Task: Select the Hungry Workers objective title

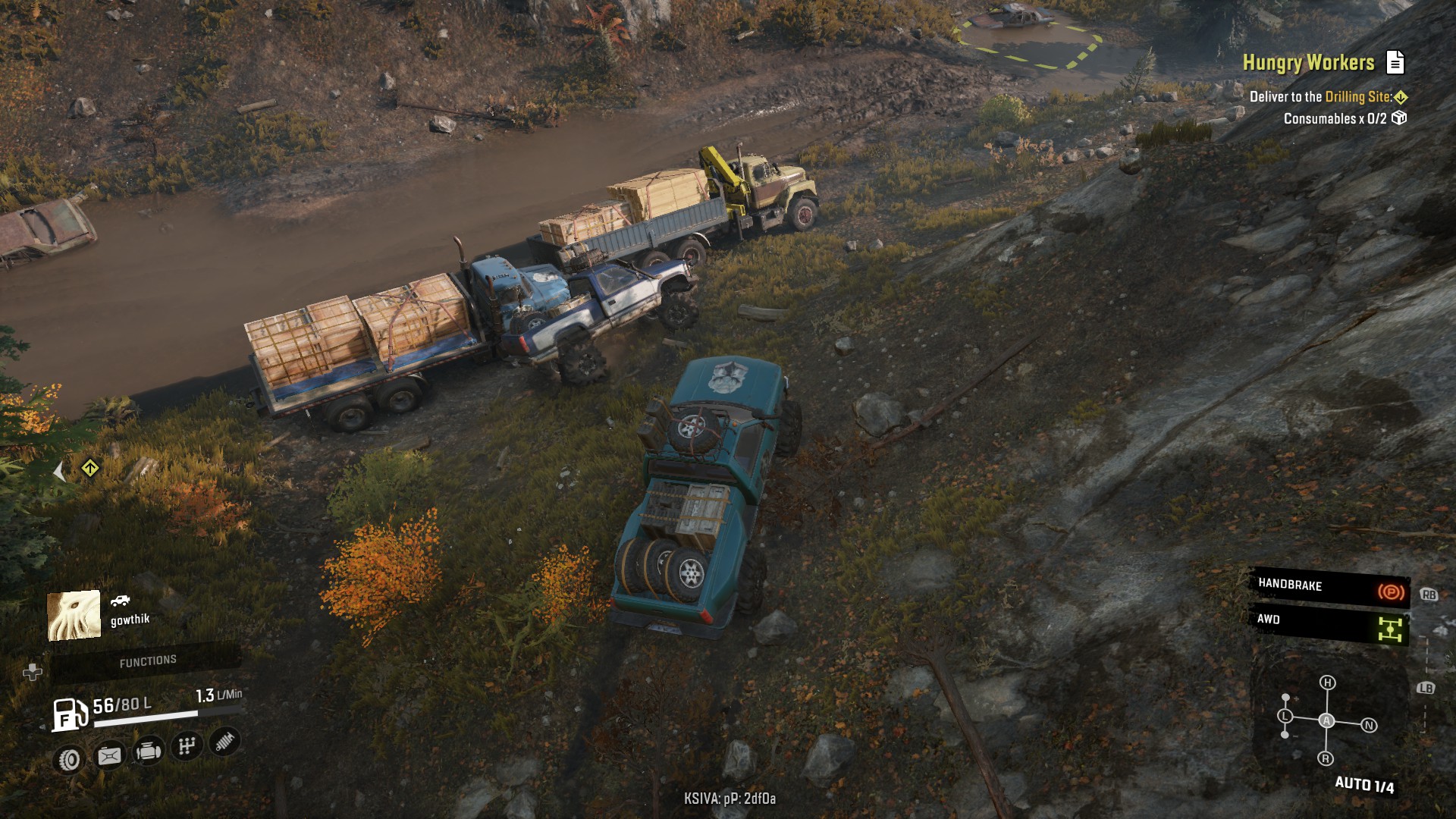Action: tap(1308, 63)
